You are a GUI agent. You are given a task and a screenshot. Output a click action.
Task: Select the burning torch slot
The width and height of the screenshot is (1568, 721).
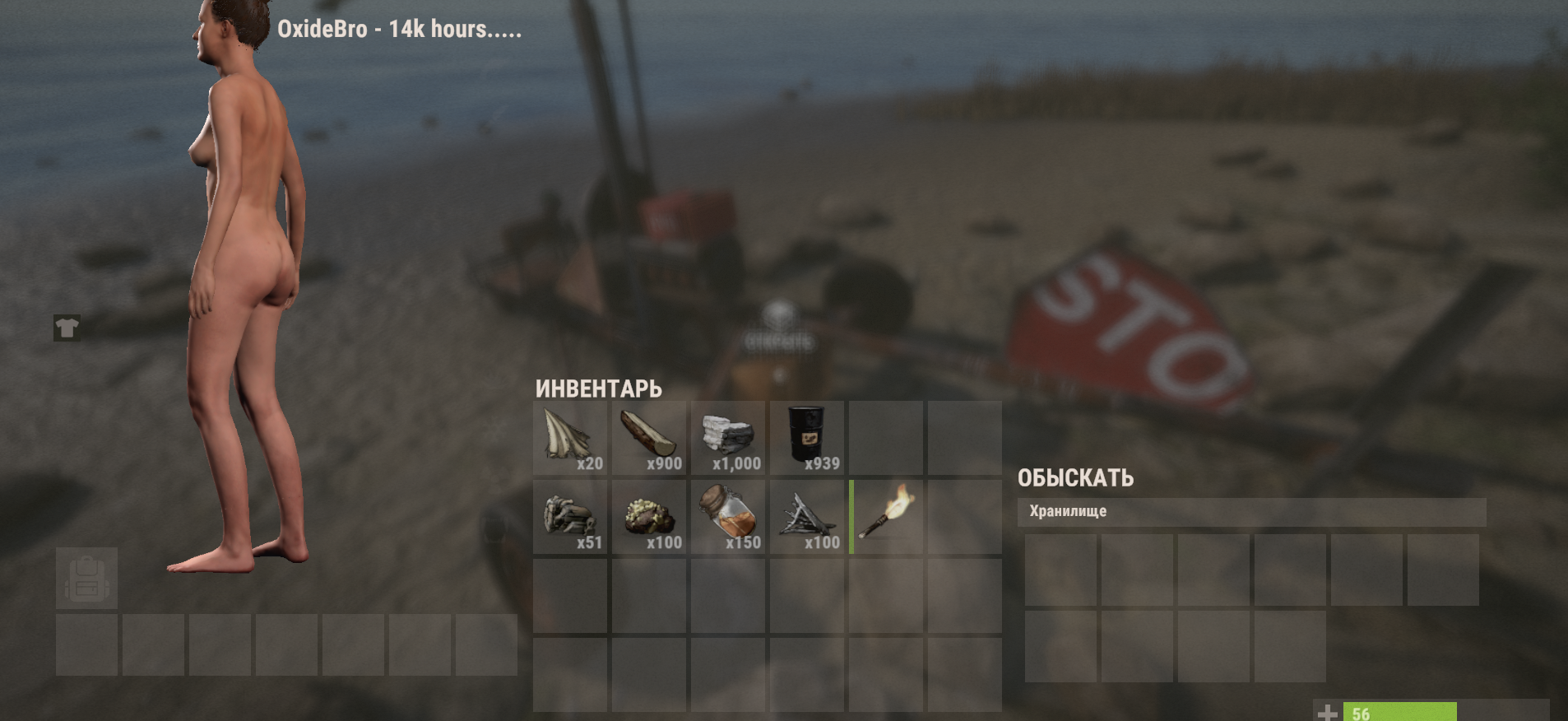(x=886, y=517)
